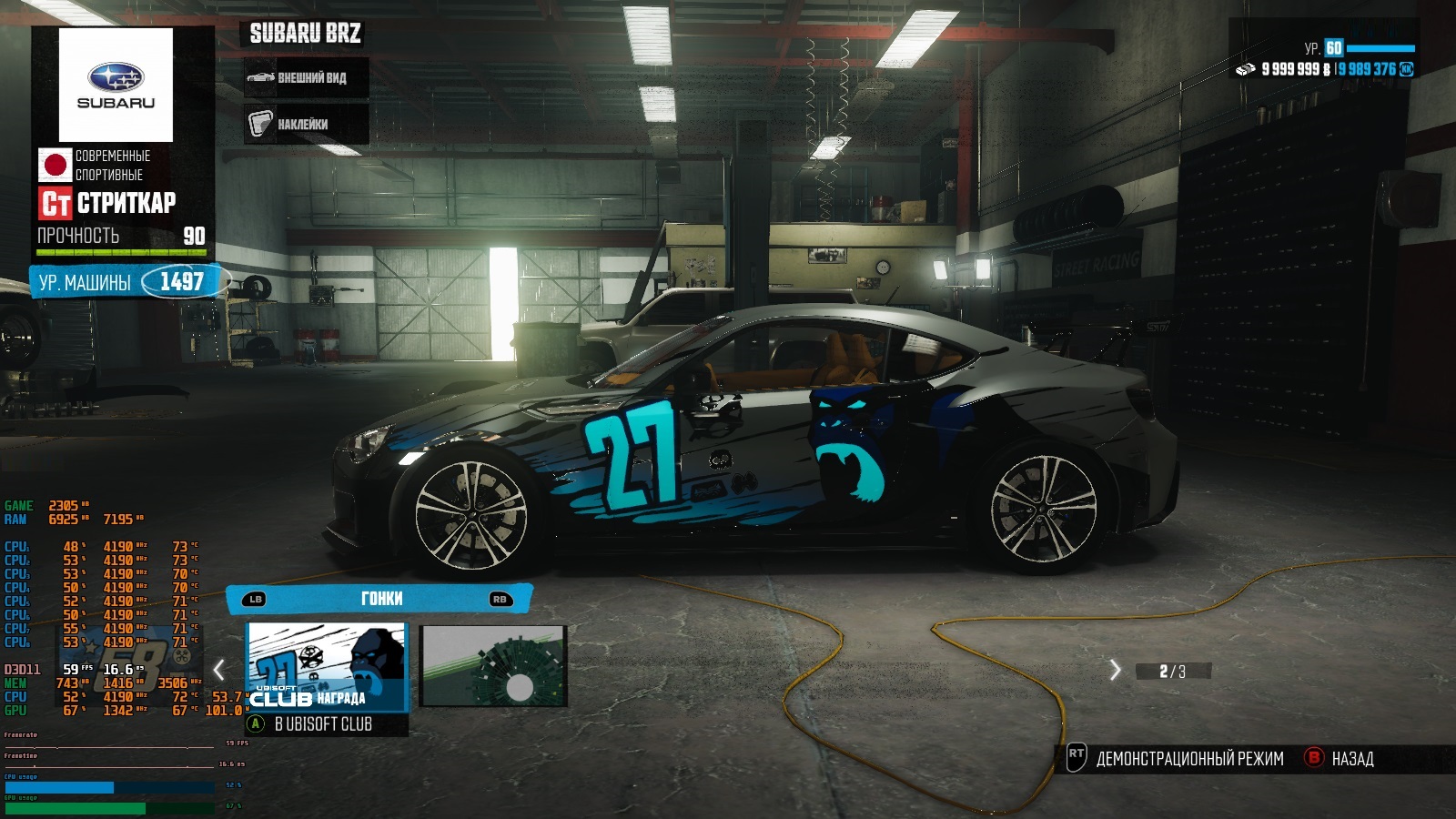Open the Внешний вид appearance menu
The image size is (1456, 819).
click(306, 78)
